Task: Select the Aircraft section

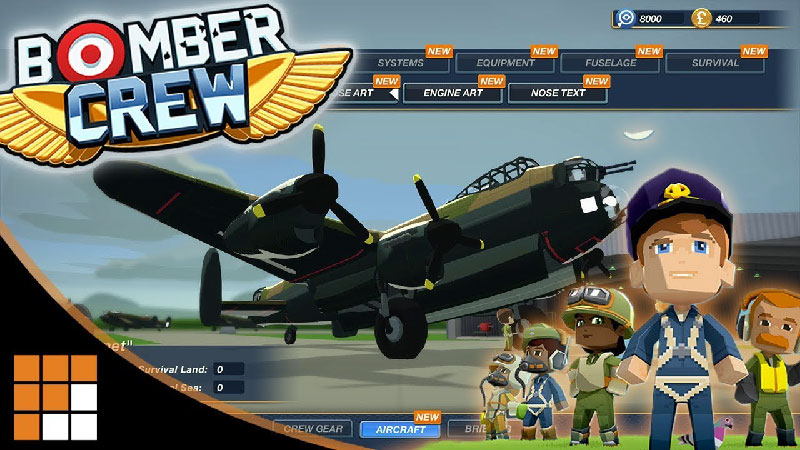Action: 400,430
